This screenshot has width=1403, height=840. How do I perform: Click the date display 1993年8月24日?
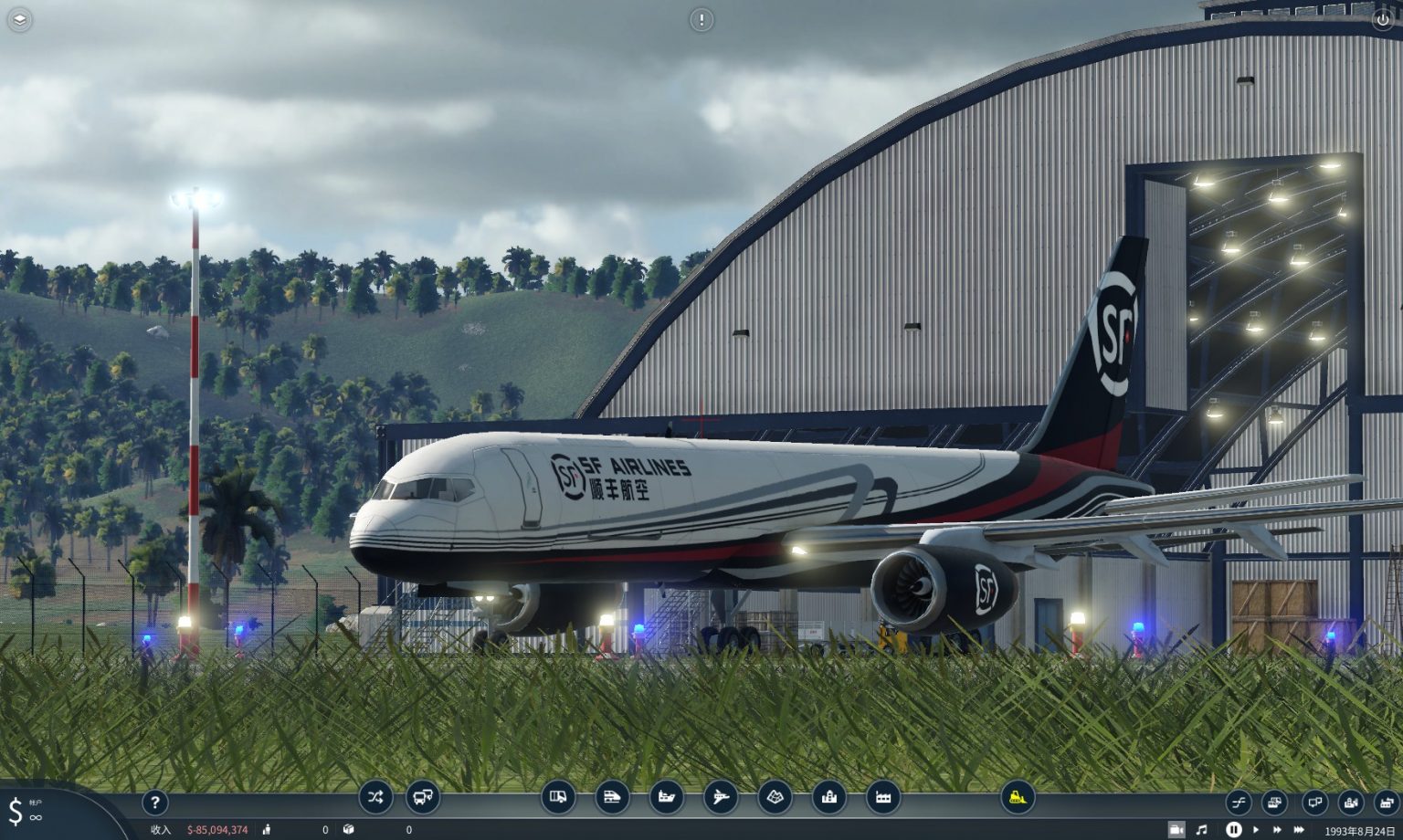click(x=1359, y=830)
